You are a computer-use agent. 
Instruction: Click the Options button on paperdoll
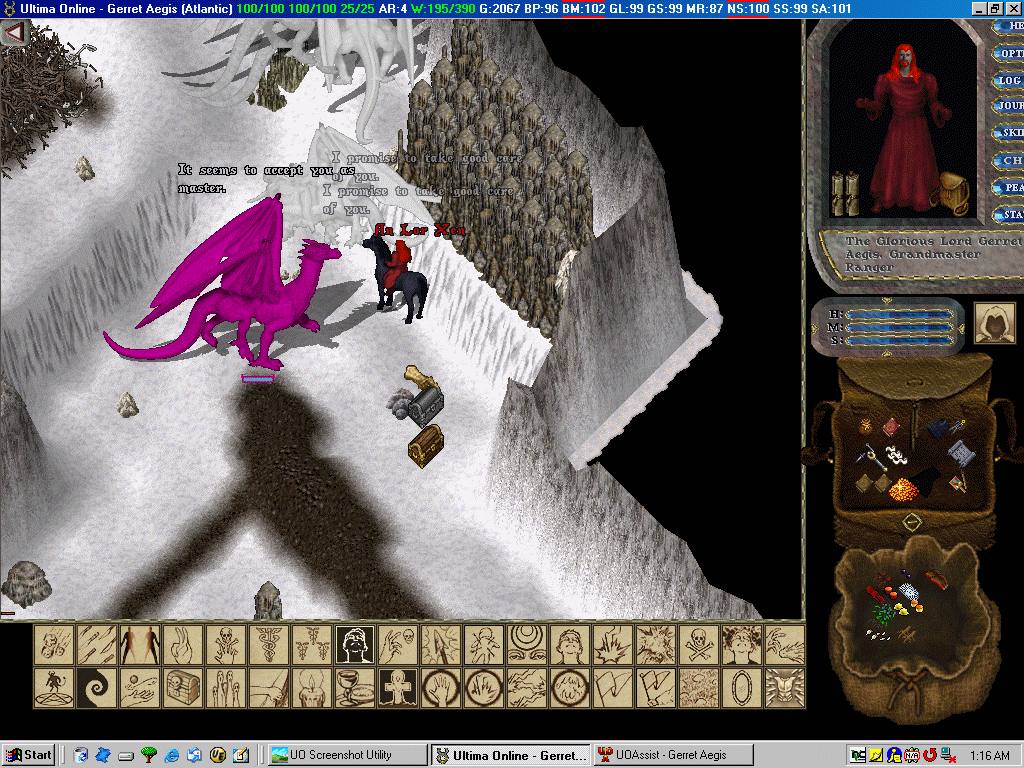(1009, 52)
